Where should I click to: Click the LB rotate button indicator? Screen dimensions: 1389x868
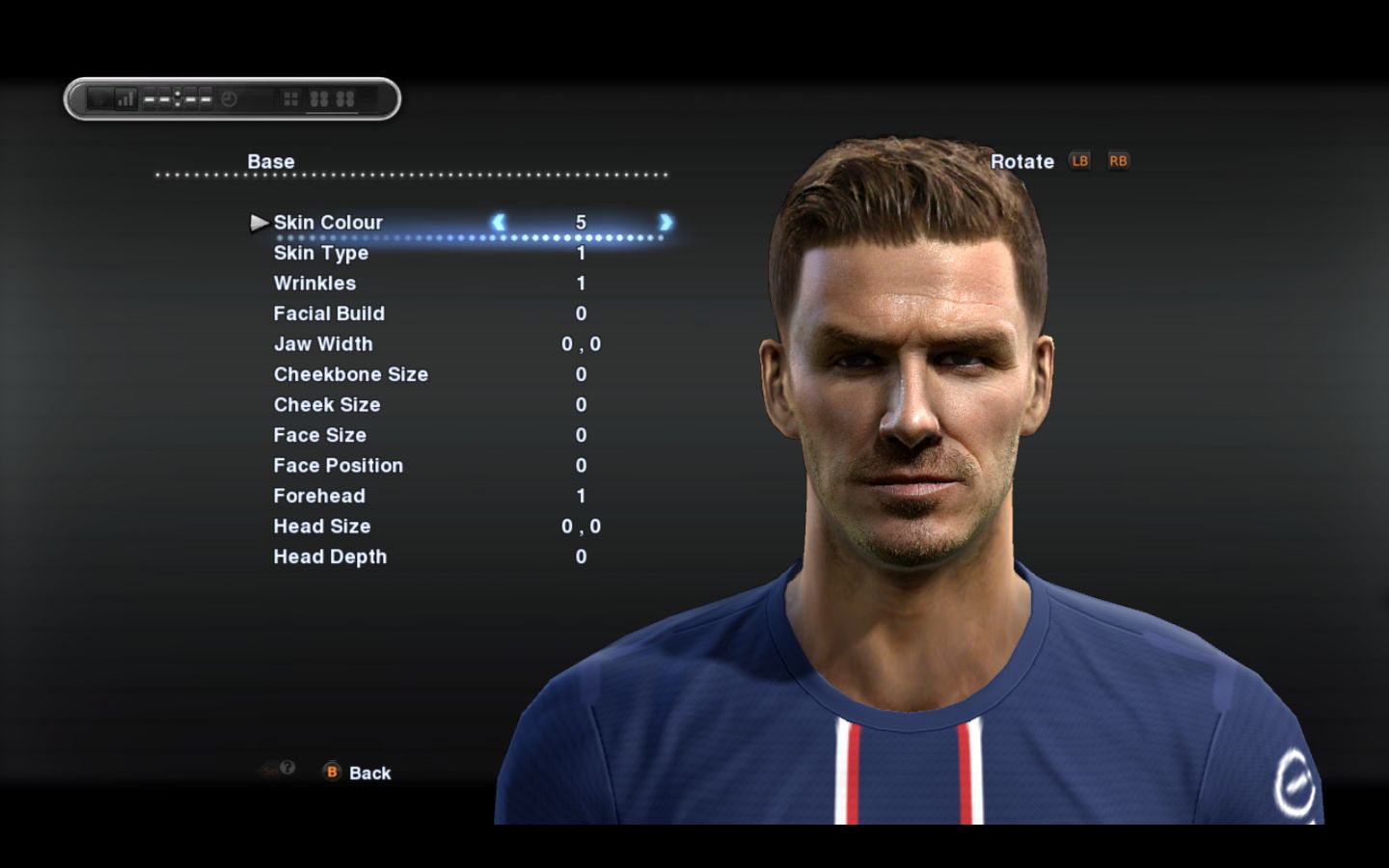[1079, 161]
